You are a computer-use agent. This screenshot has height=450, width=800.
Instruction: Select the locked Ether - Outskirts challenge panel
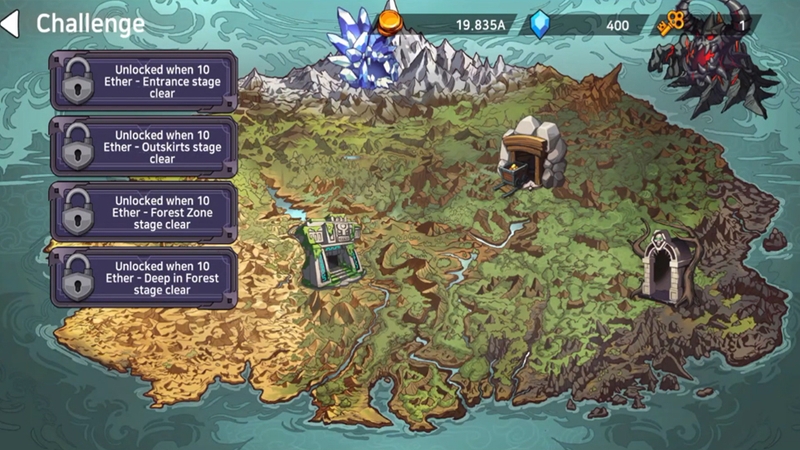pyautogui.click(x=143, y=146)
